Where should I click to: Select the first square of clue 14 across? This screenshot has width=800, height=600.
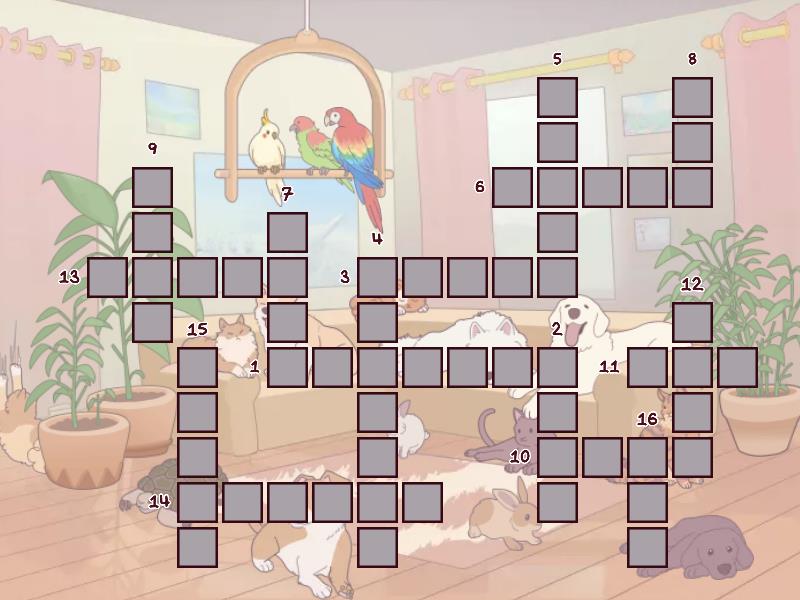(x=197, y=502)
